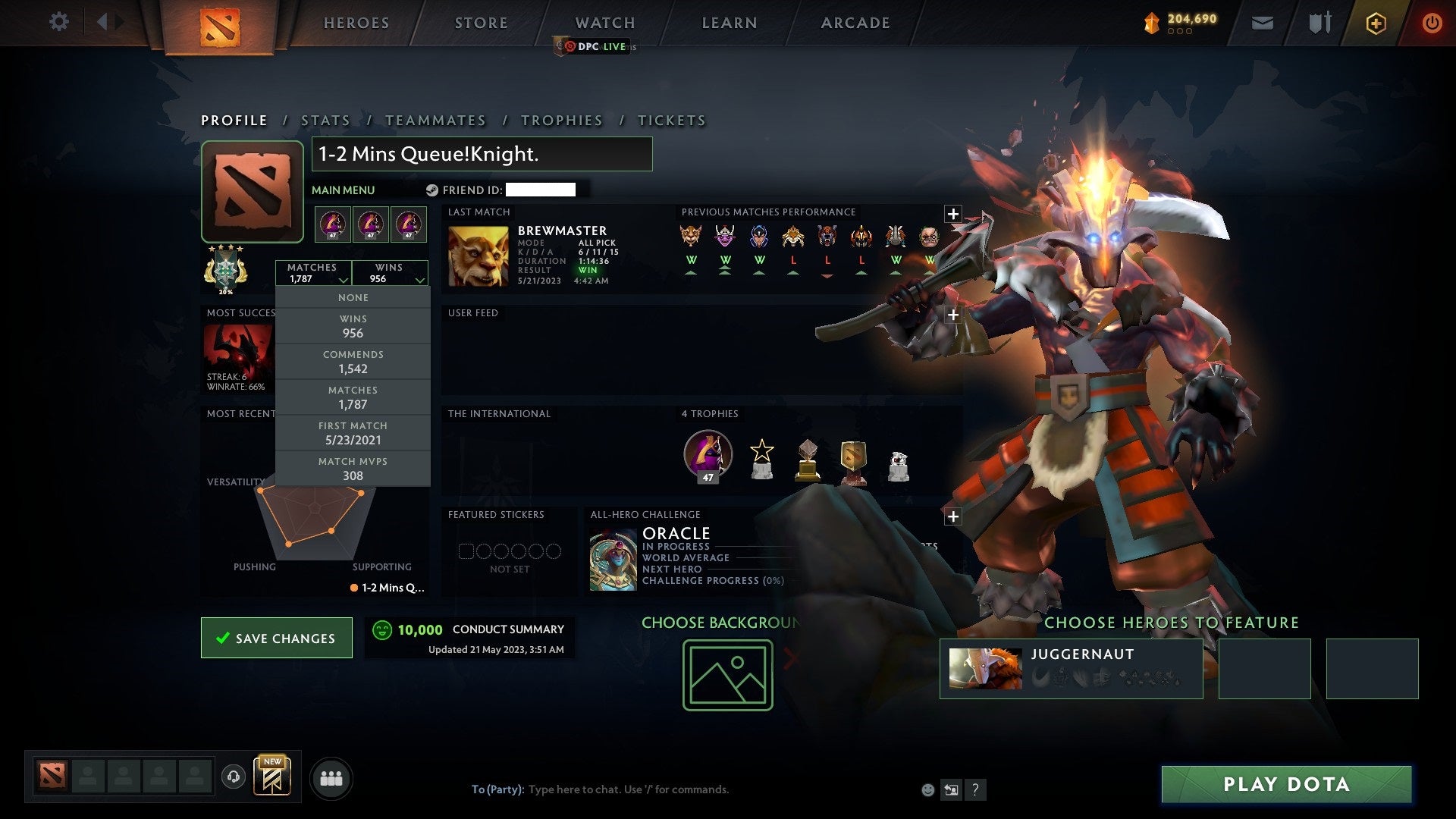The width and height of the screenshot is (1456, 819).
Task: Open the friends list icon at bottom right
Action: click(331, 777)
